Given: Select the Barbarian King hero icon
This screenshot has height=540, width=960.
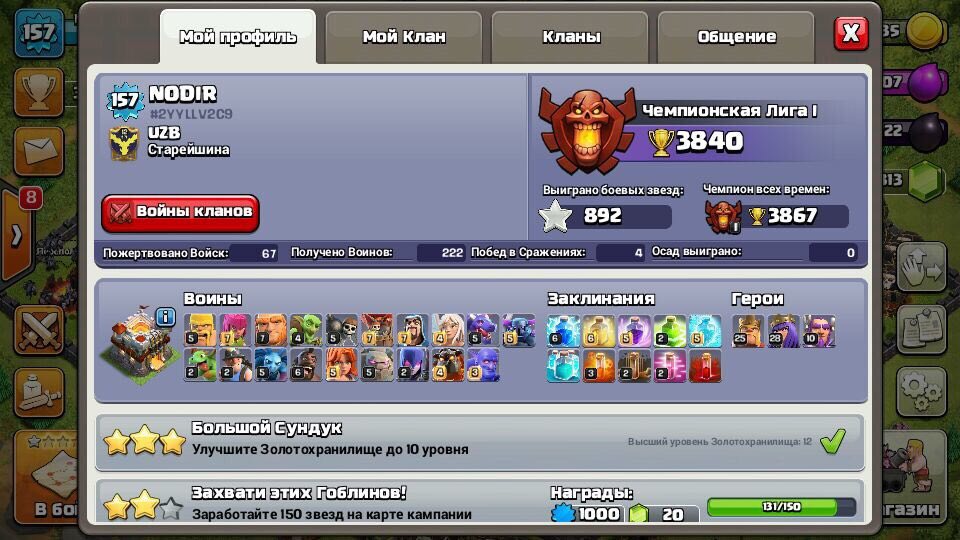Looking at the screenshot, I should (x=748, y=331).
